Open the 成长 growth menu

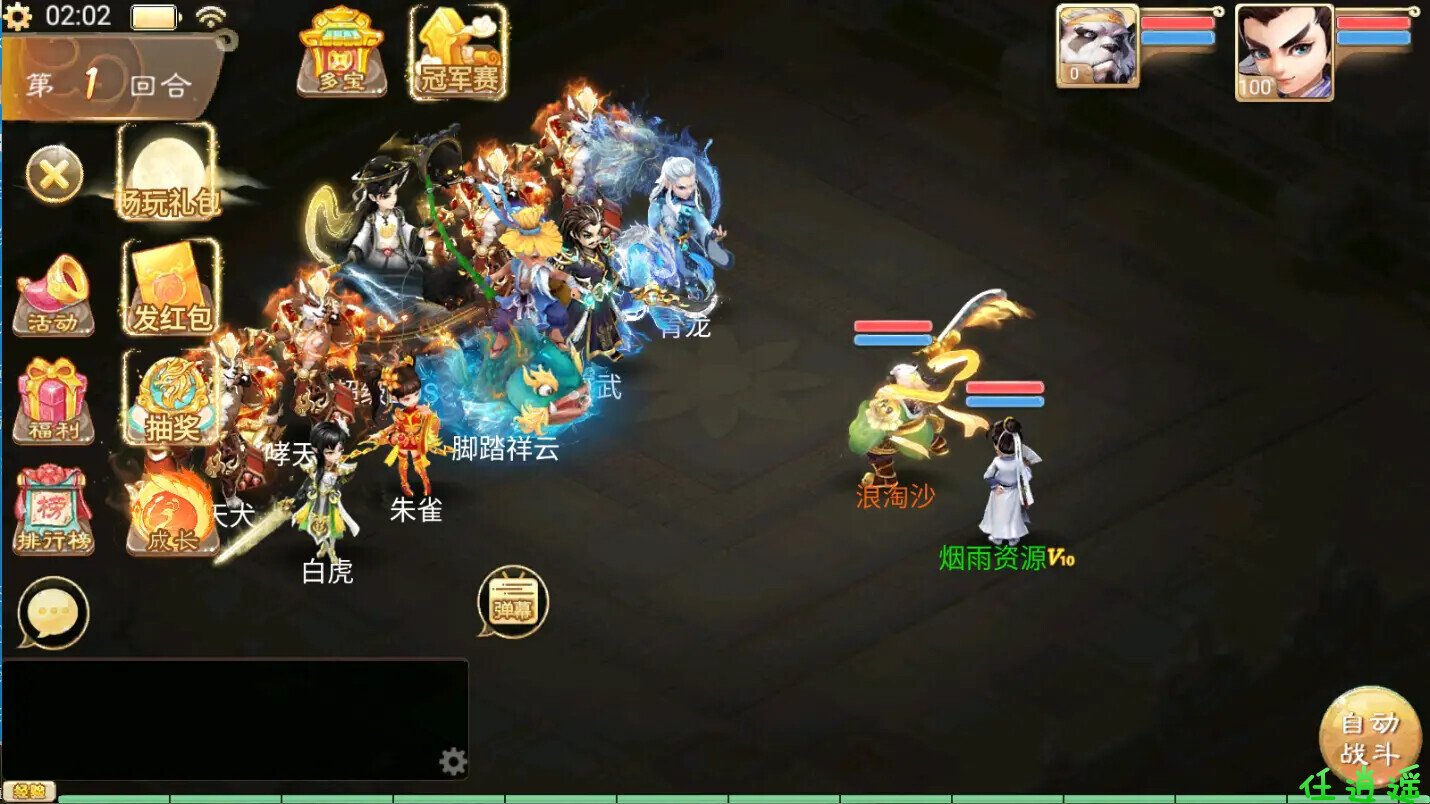coord(172,512)
